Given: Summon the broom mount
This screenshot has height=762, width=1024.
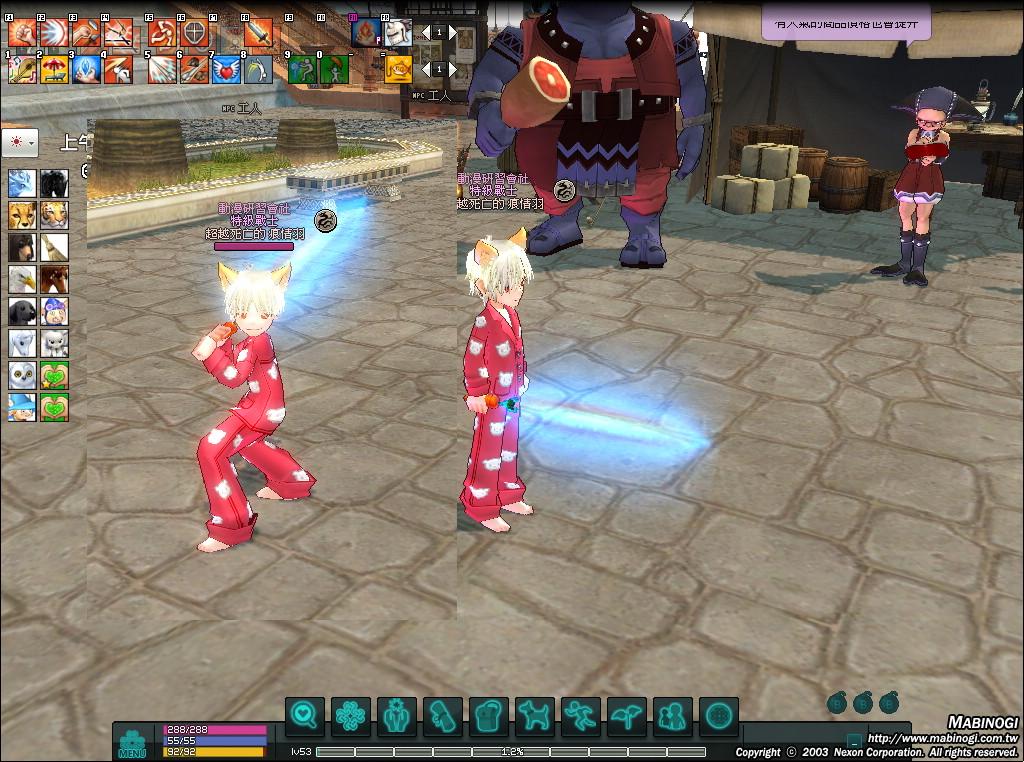Looking at the screenshot, I should coord(54,247).
